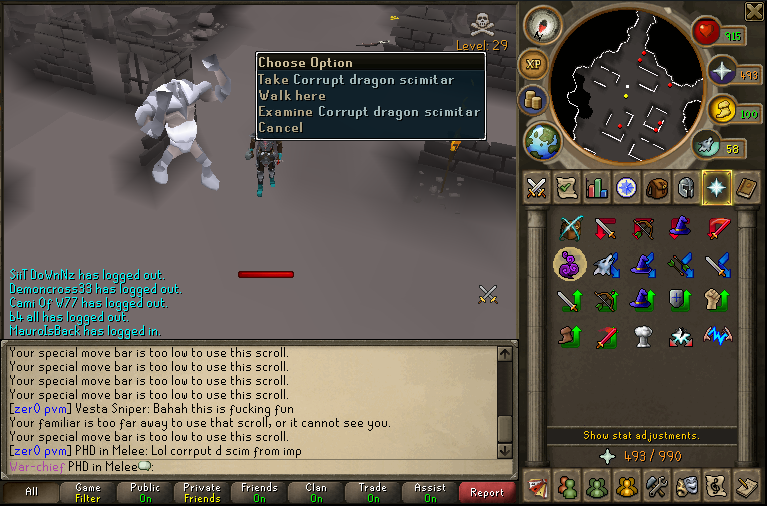Examine the Corrupt dragon scimitar
The image size is (767, 506).
(368, 112)
